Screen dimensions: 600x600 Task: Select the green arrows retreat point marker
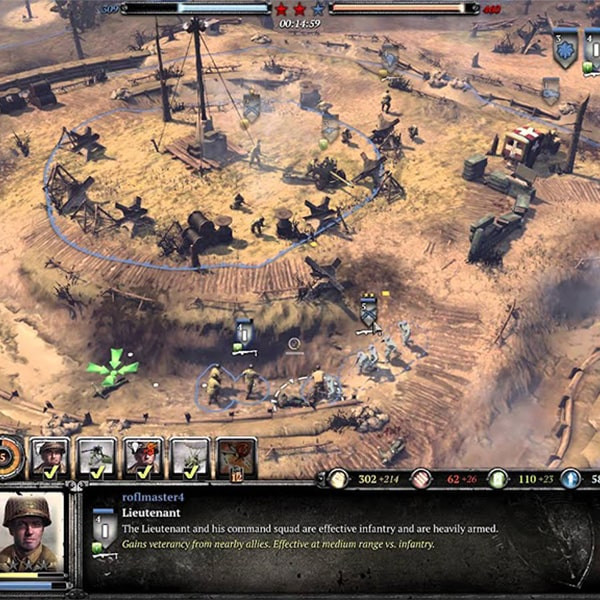[112, 367]
